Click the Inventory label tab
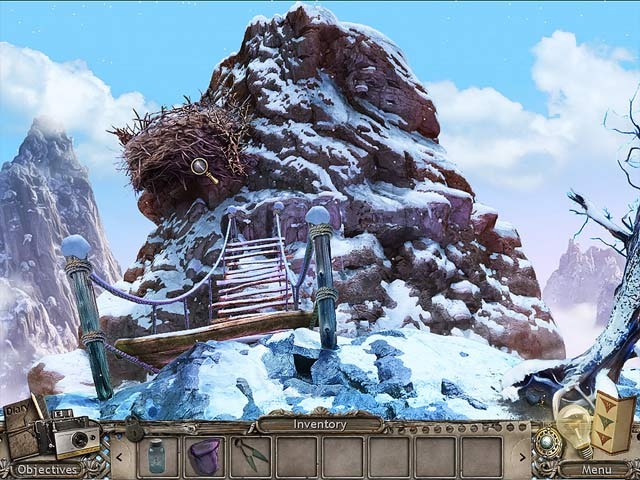This screenshot has height=480, width=640. click(x=319, y=424)
